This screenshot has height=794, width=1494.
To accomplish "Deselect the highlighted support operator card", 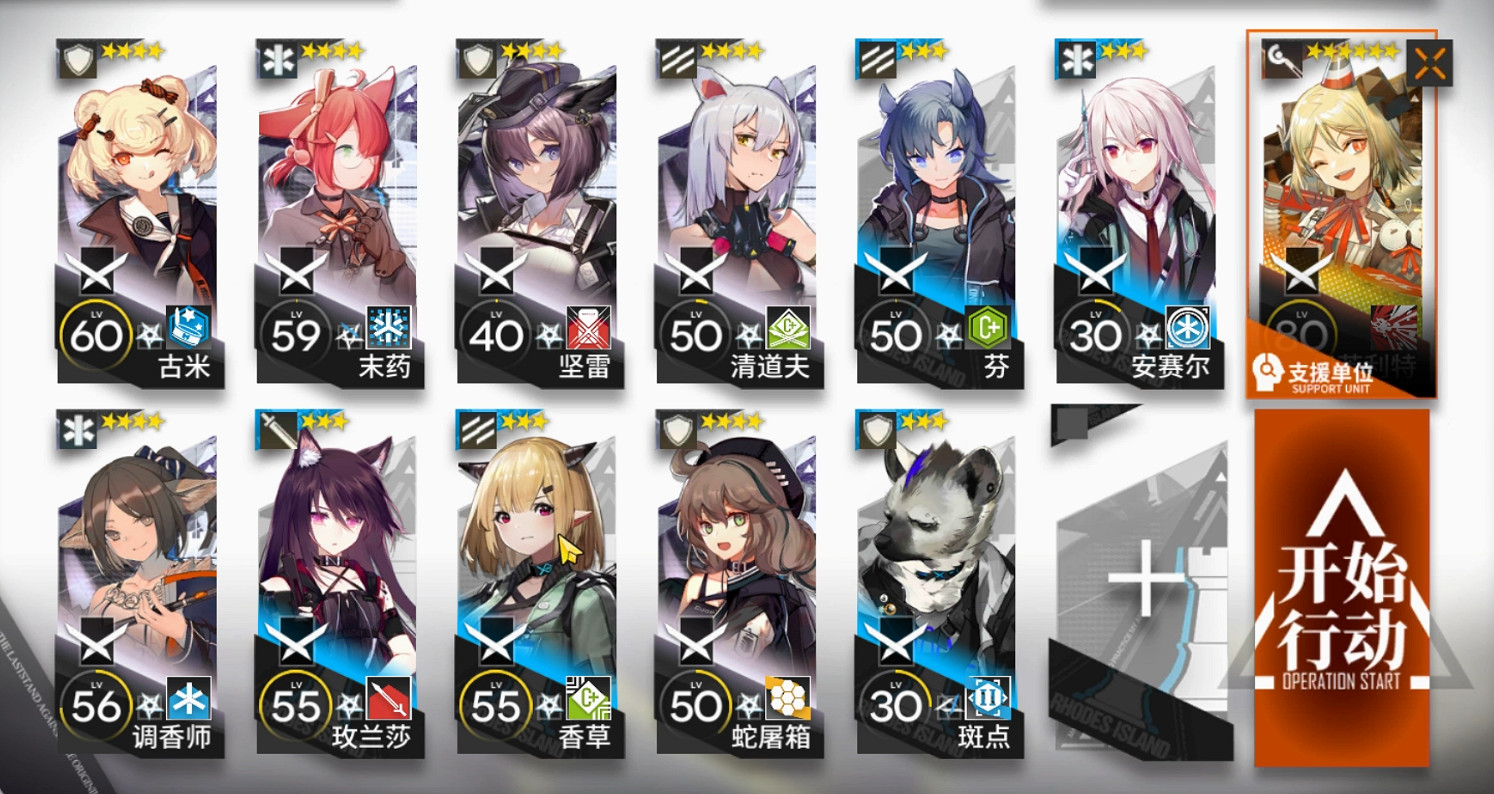I will point(1340,200).
